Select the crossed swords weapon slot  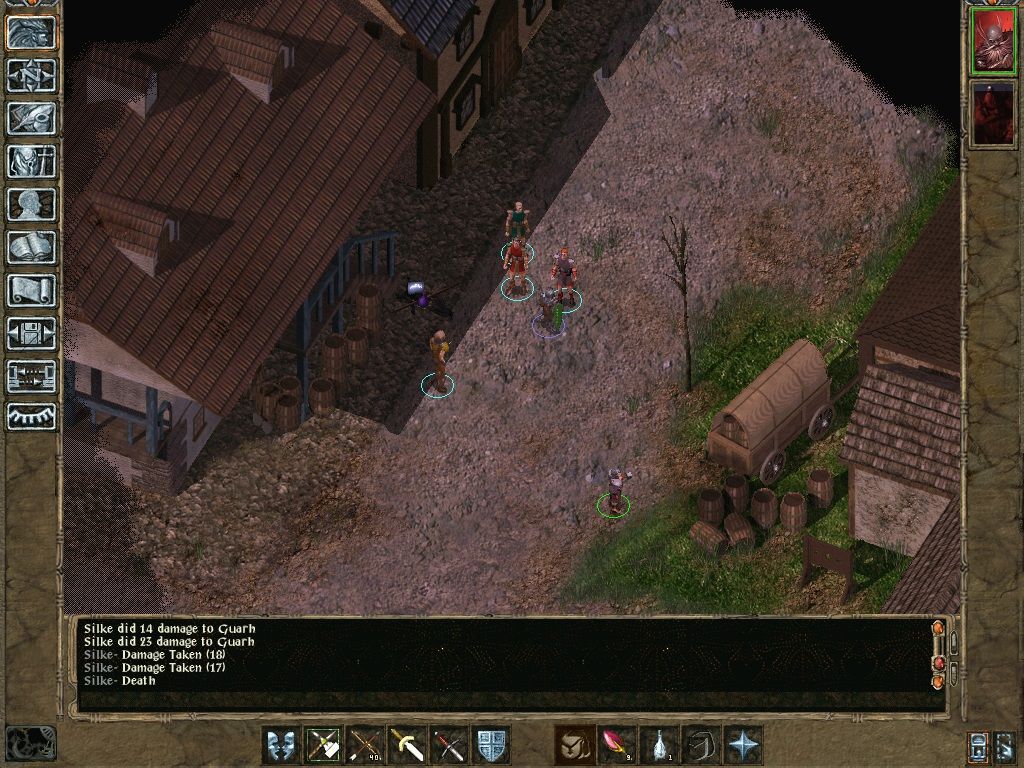click(449, 745)
